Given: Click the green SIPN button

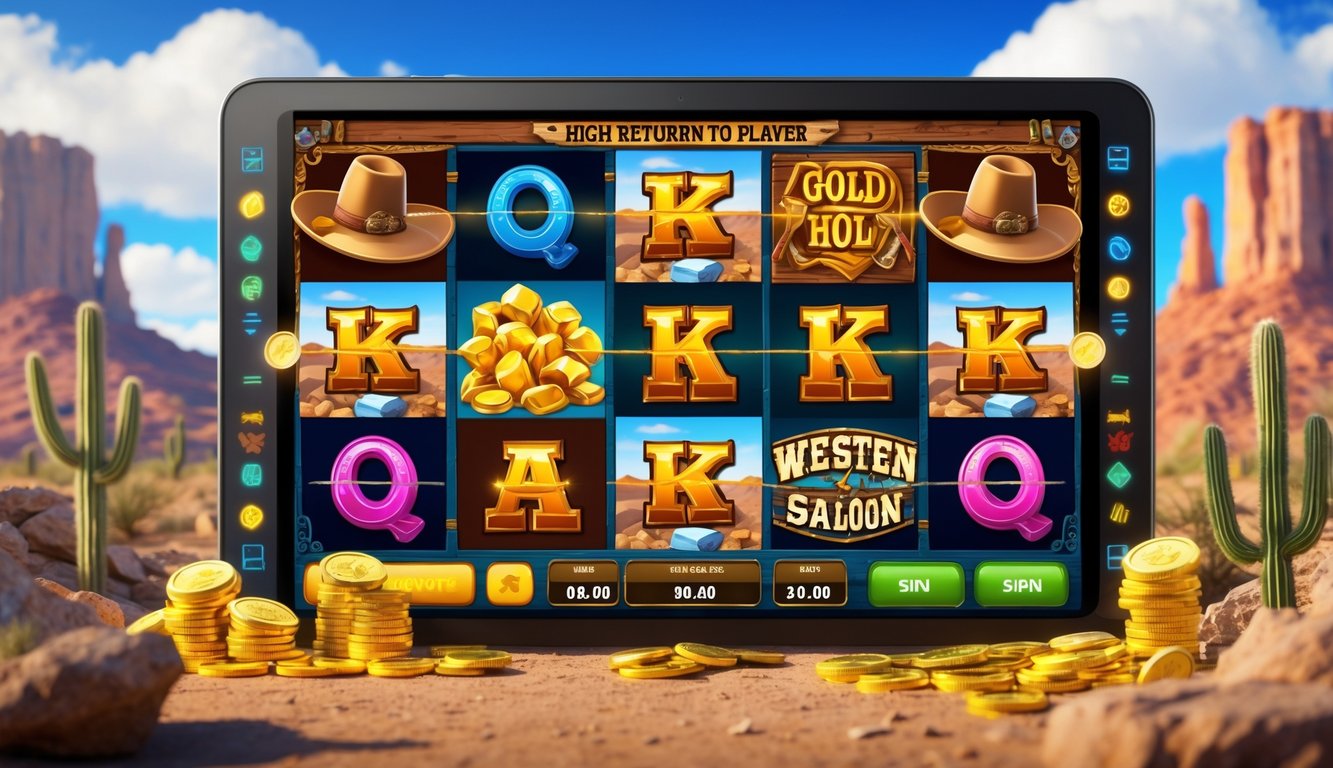Looking at the screenshot, I should coord(1020,585).
